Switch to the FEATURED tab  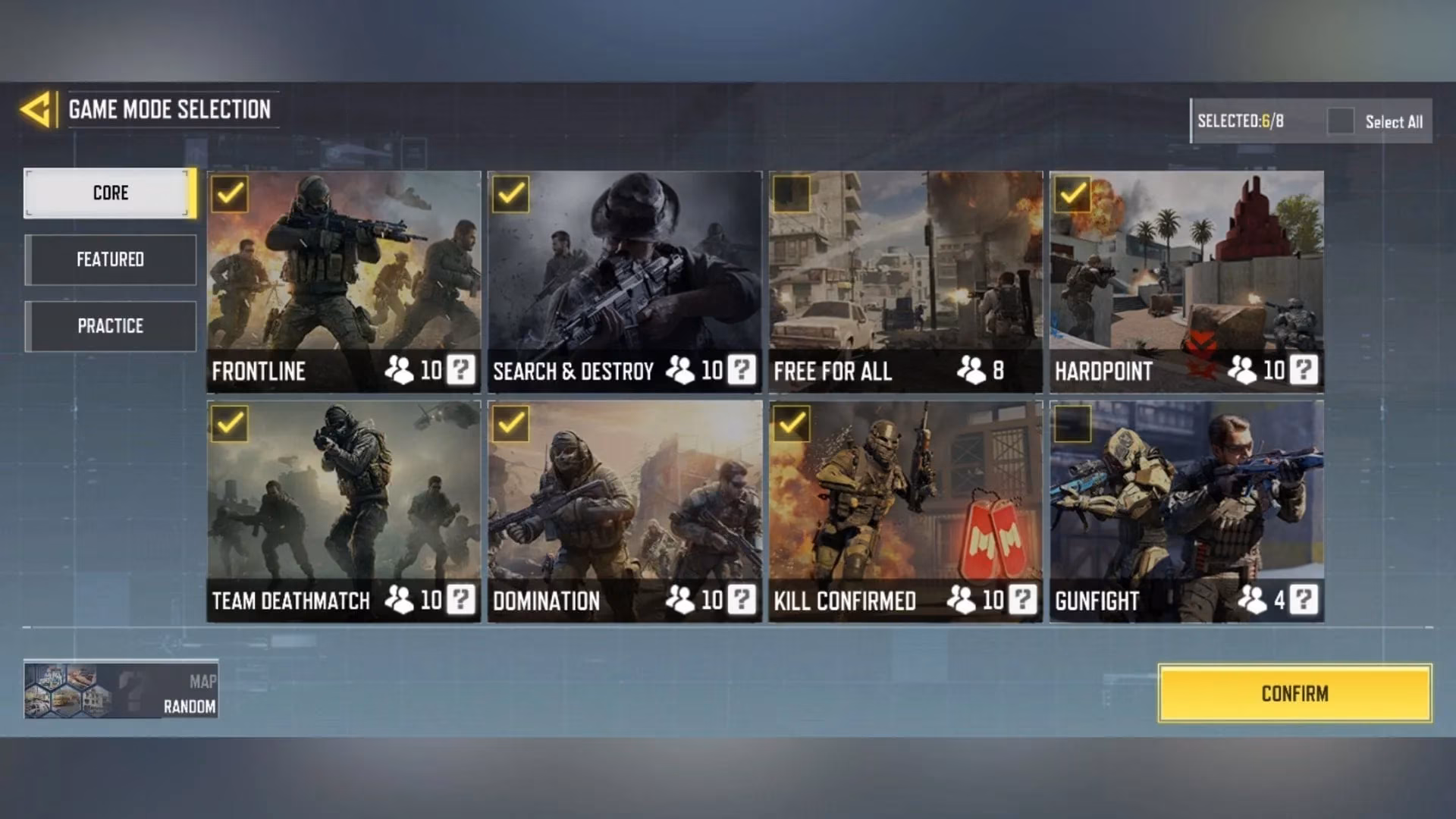tap(111, 259)
